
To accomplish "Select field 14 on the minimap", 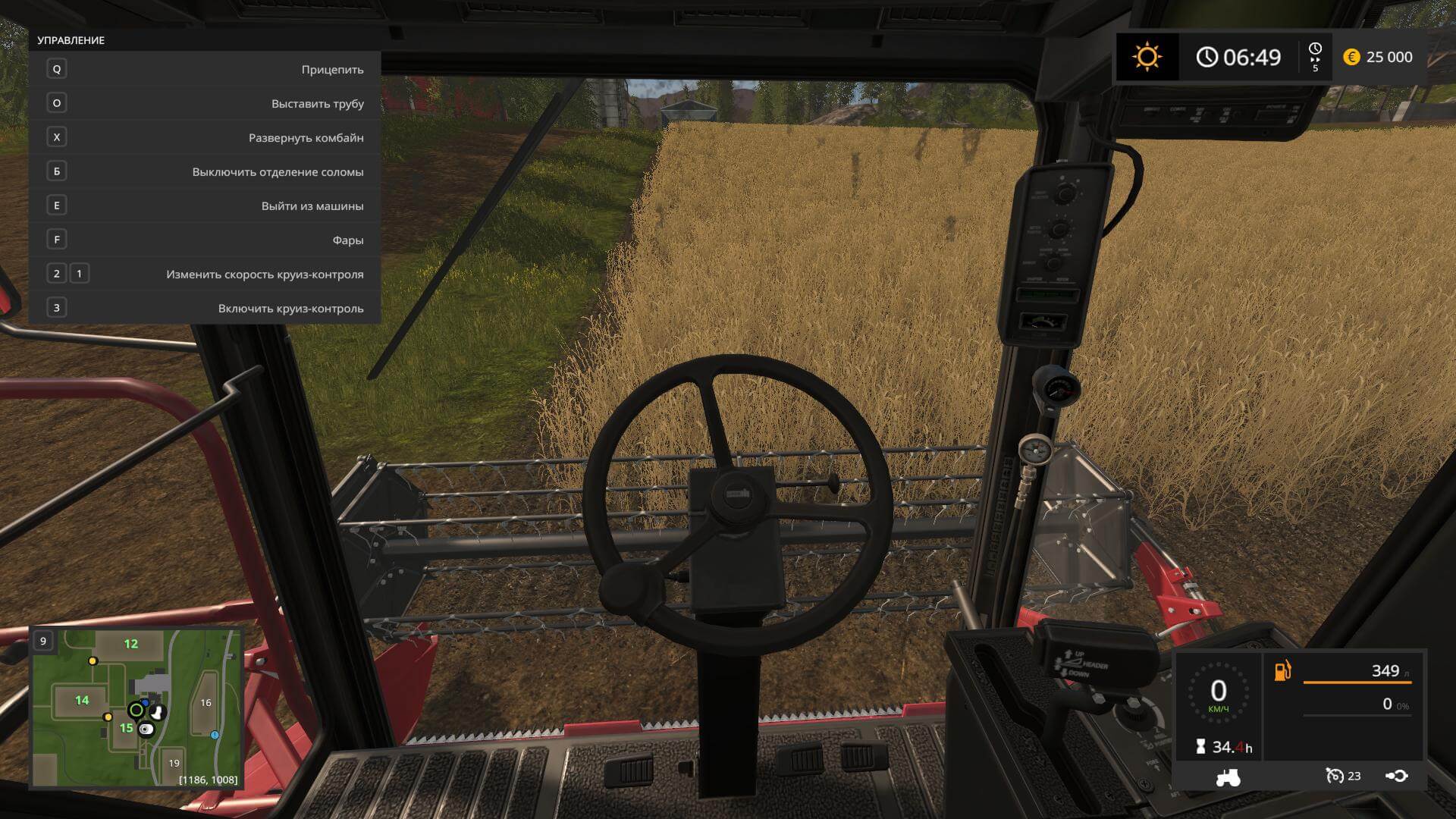I will pos(82,700).
